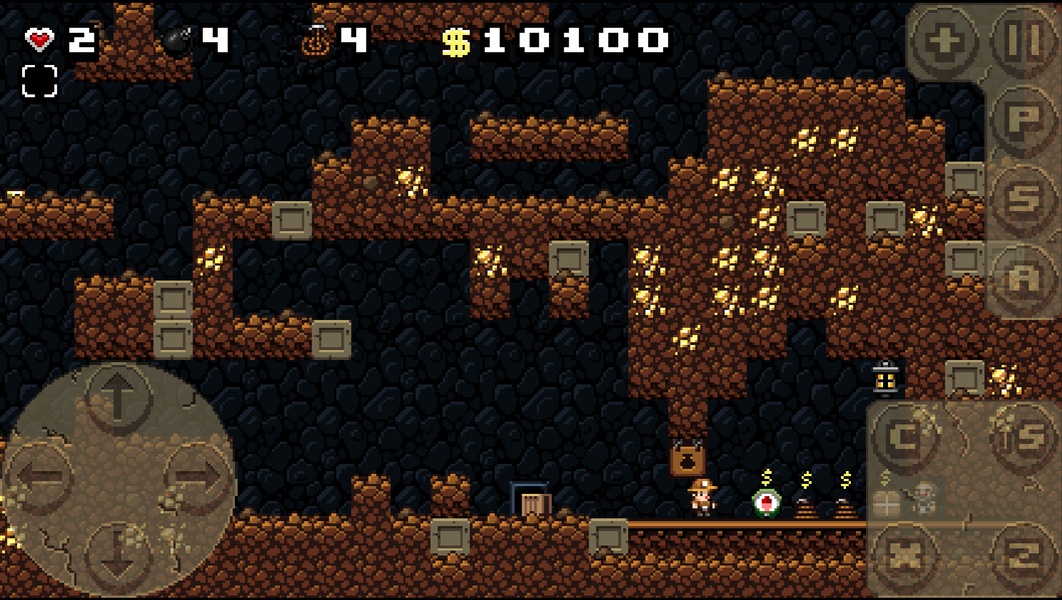Viewport: 1062px width, 600px height.
Task: Pause the game with the pause button
Action: (x=1024, y=42)
